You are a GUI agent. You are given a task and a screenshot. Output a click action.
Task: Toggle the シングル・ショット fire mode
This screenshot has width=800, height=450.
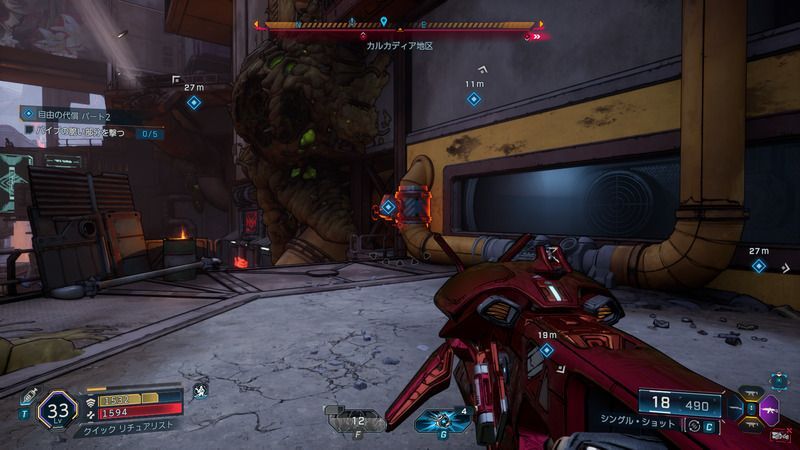coord(693,426)
